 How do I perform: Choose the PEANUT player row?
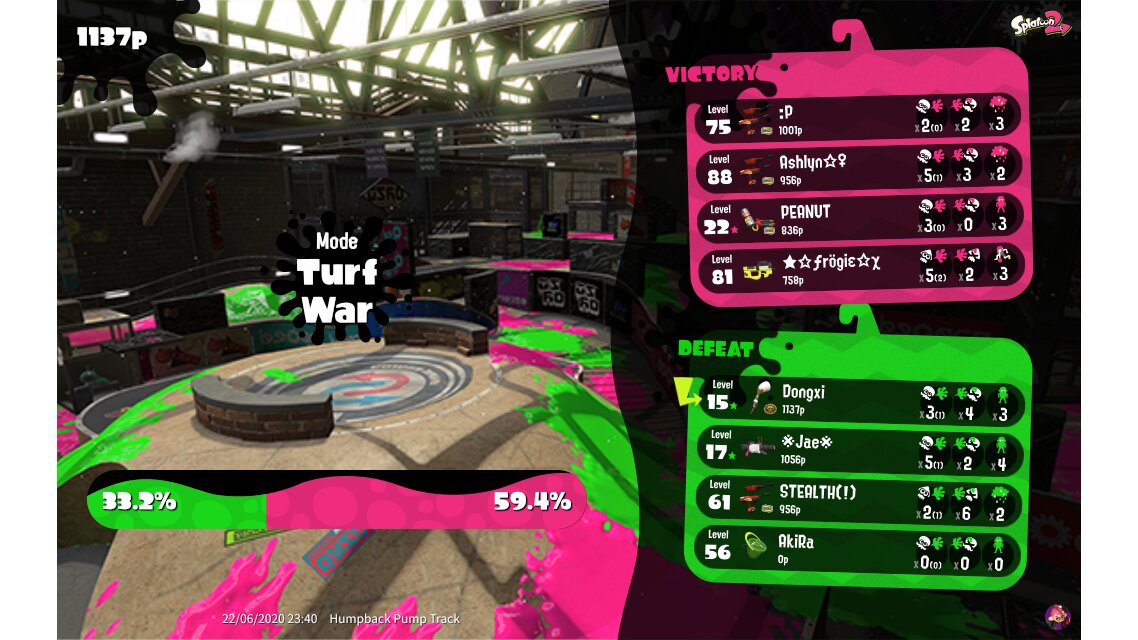[858, 218]
